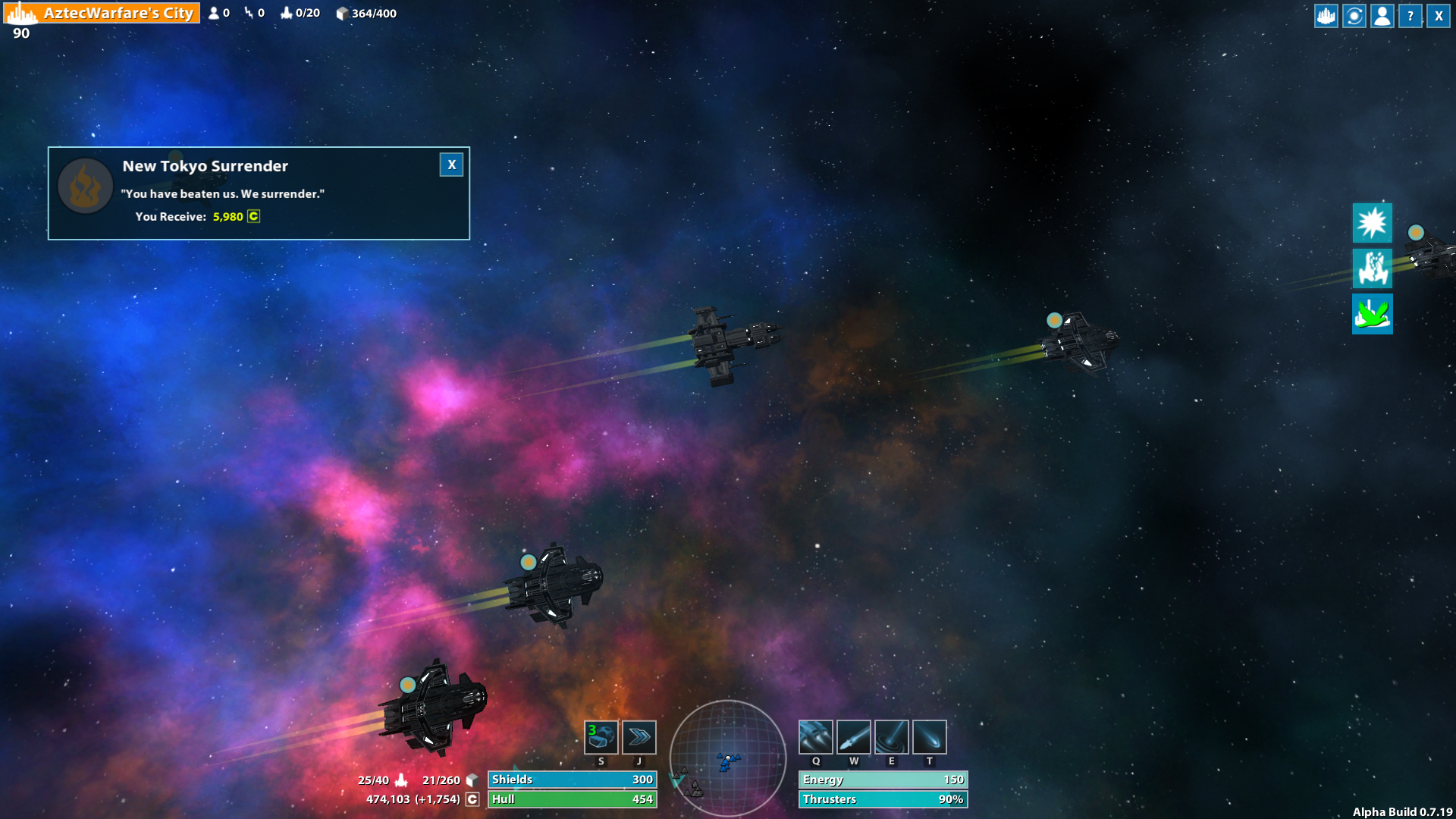Open the city management icon top right
This screenshot has height=819, width=1456.
(1325, 15)
